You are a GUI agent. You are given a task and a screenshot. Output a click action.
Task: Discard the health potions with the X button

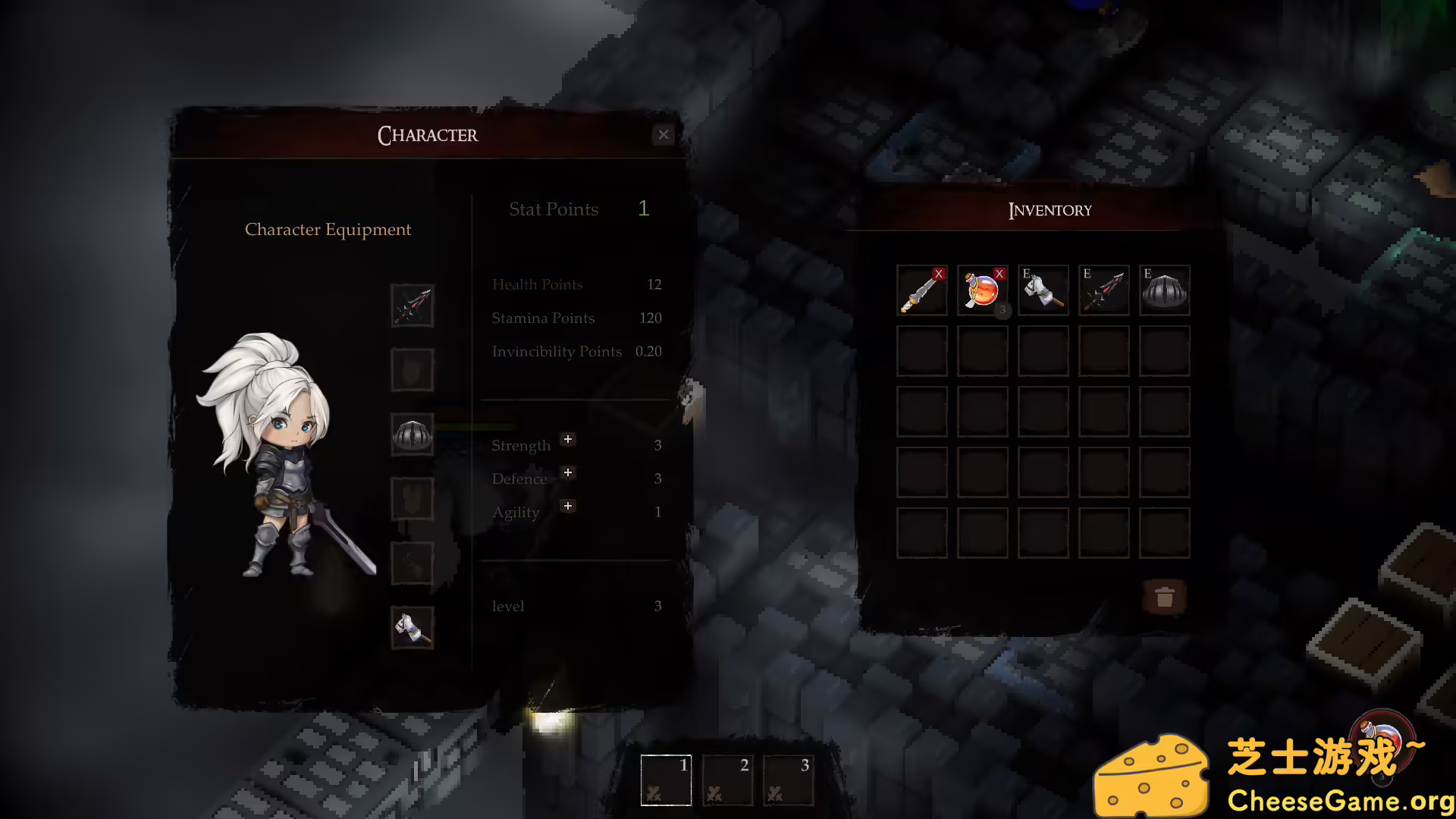coord(999,275)
